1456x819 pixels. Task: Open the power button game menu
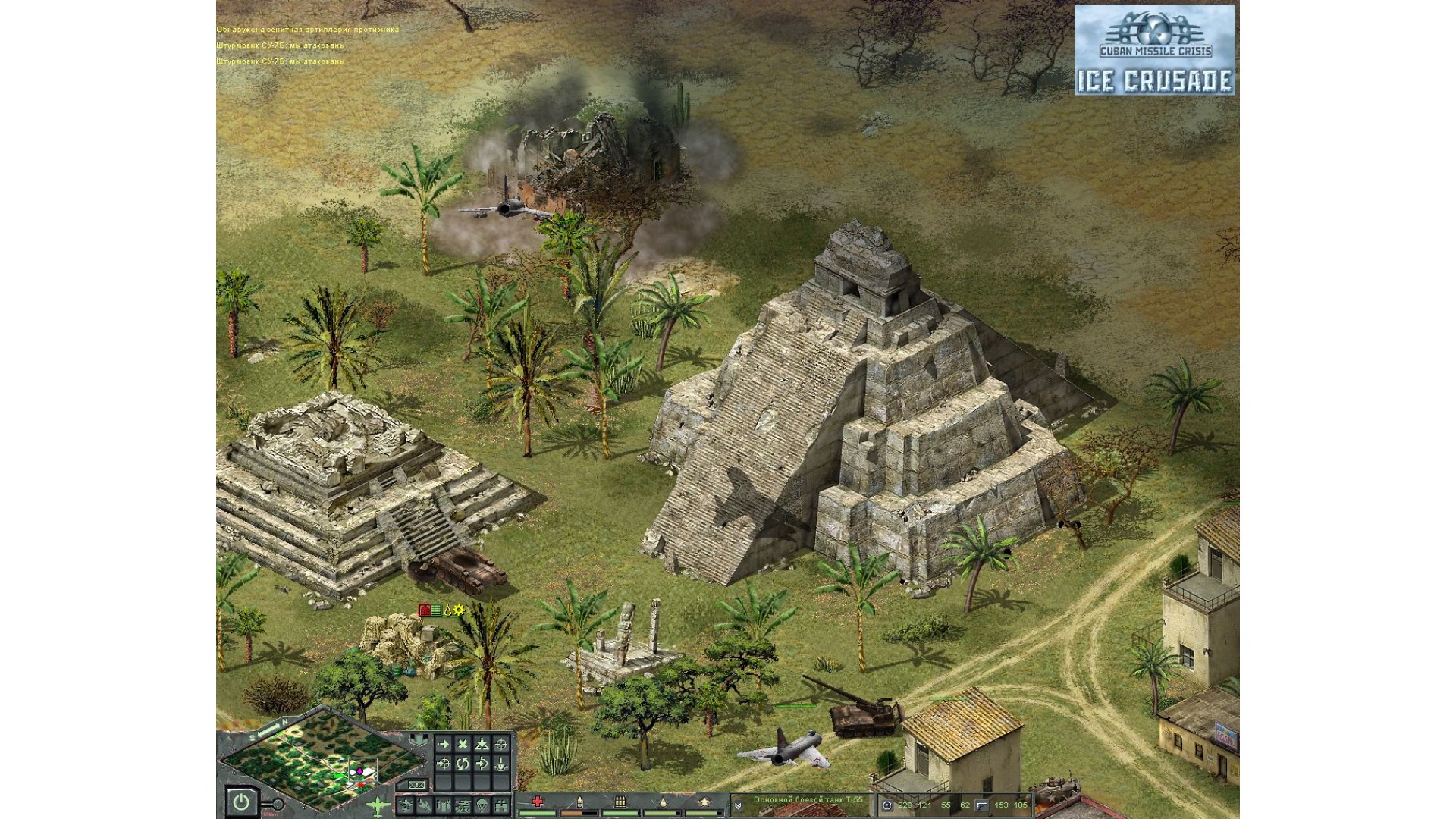pos(241,802)
